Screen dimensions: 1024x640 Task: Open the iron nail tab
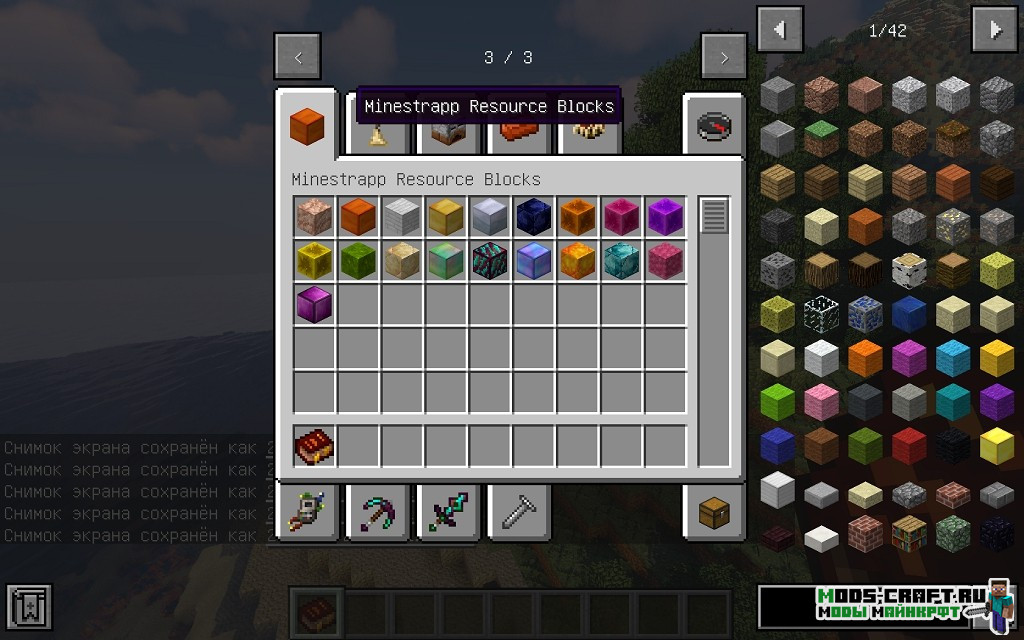point(517,512)
